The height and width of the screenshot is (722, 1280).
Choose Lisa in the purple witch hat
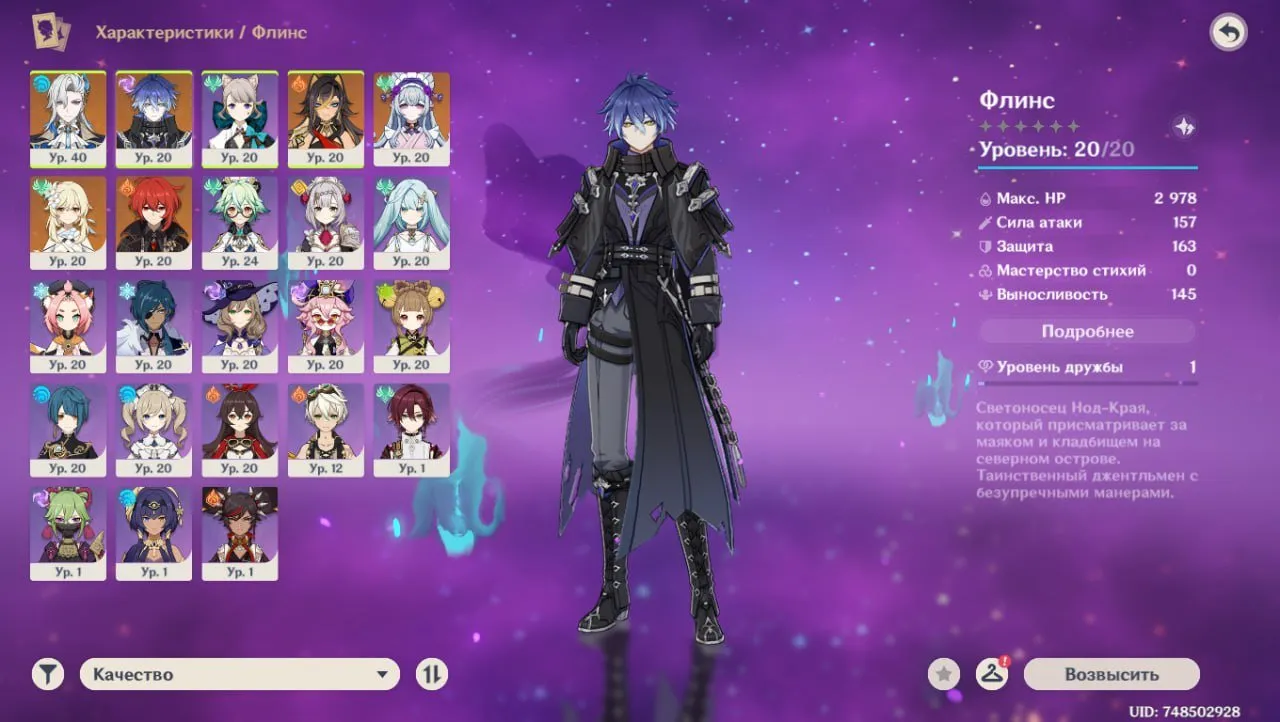point(240,326)
